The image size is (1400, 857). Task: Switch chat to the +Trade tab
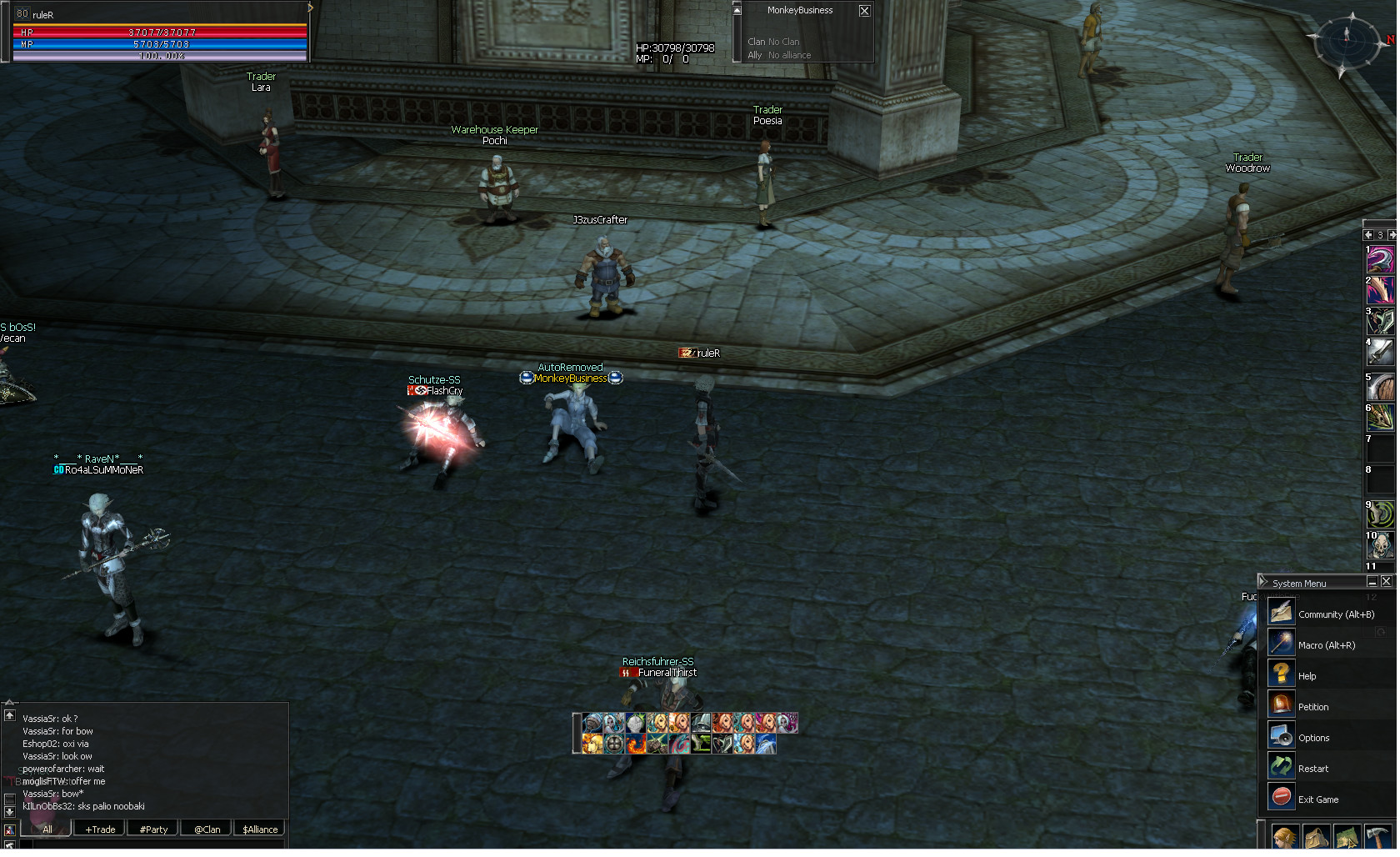click(100, 830)
